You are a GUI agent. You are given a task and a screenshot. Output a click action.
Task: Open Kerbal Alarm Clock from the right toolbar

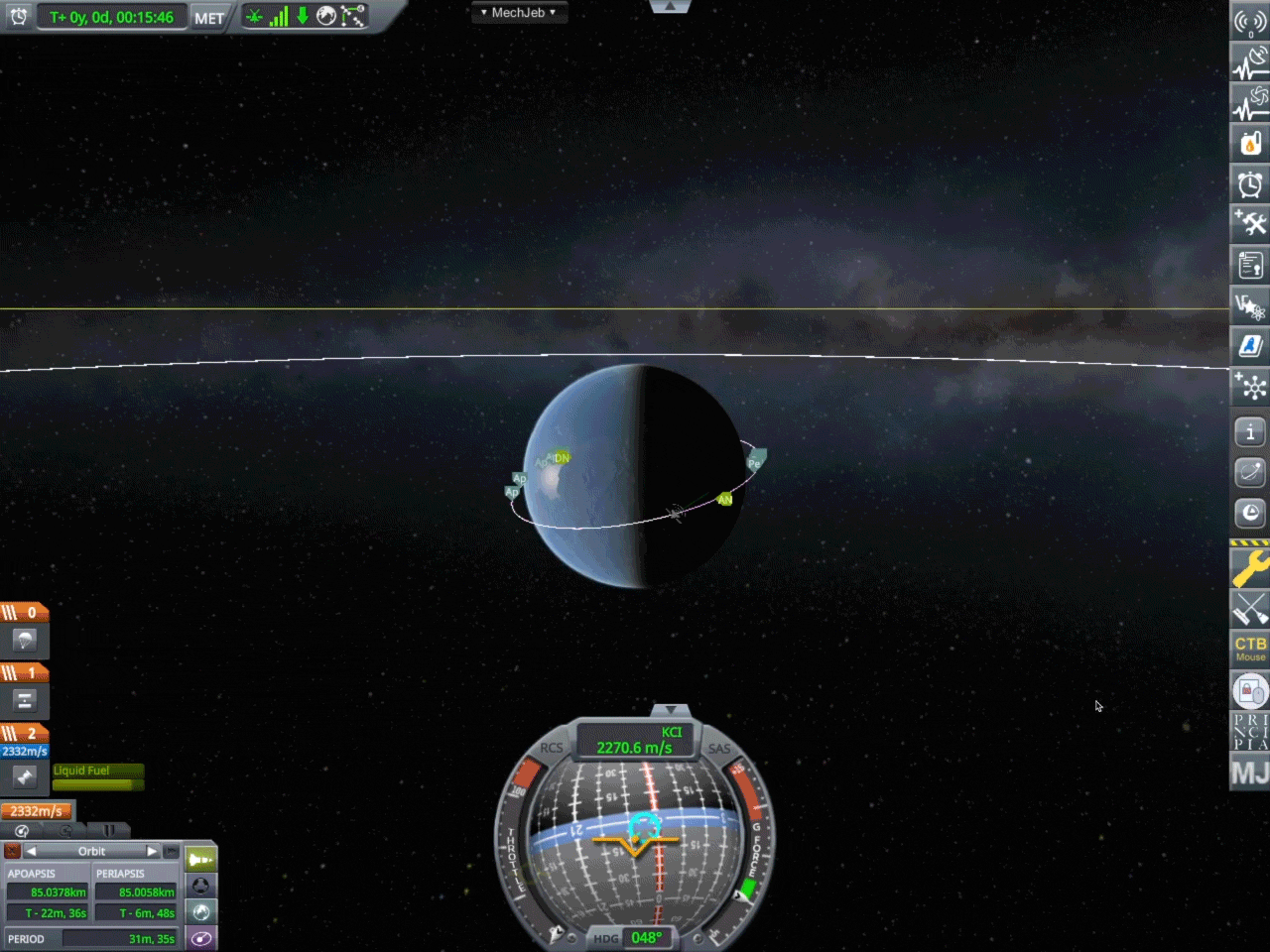pyautogui.click(x=1249, y=183)
